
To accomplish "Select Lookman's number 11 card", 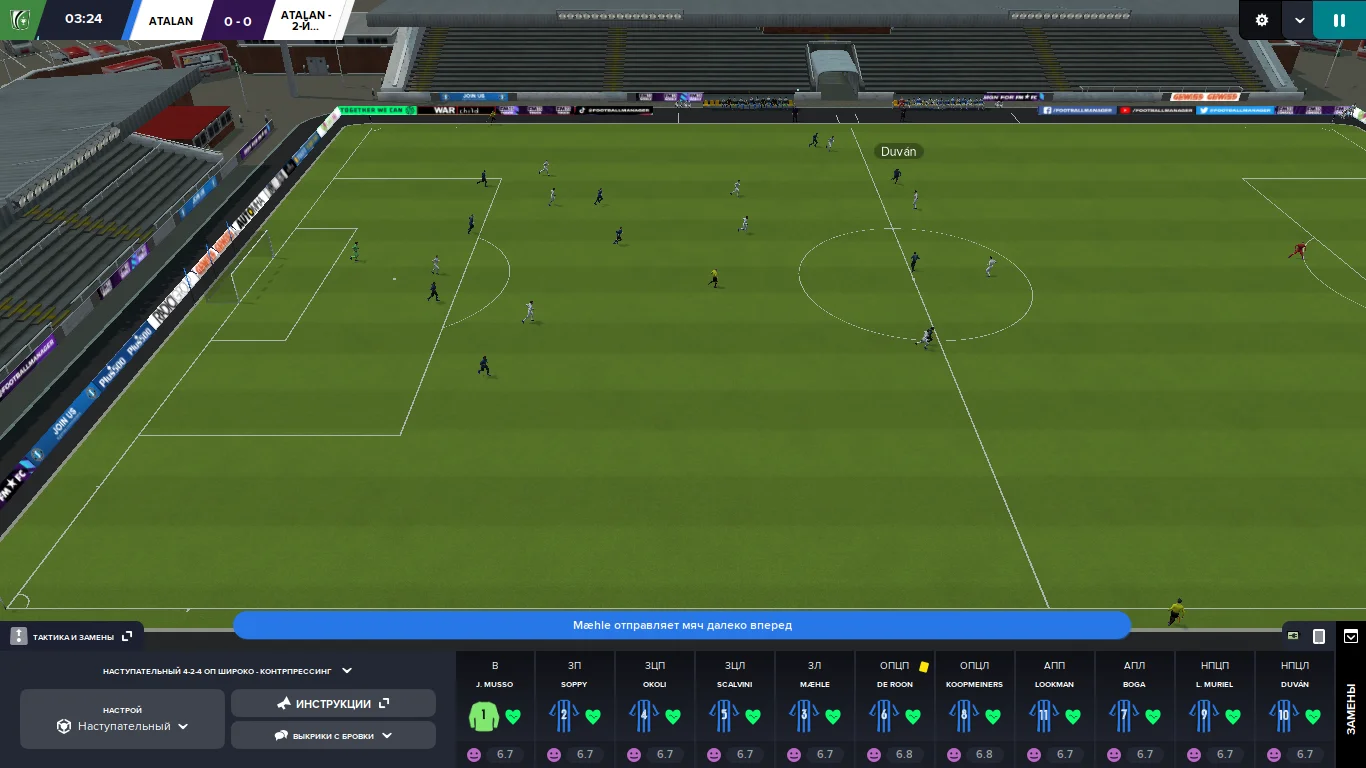I will pyautogui.click(x=1054, y=708).
